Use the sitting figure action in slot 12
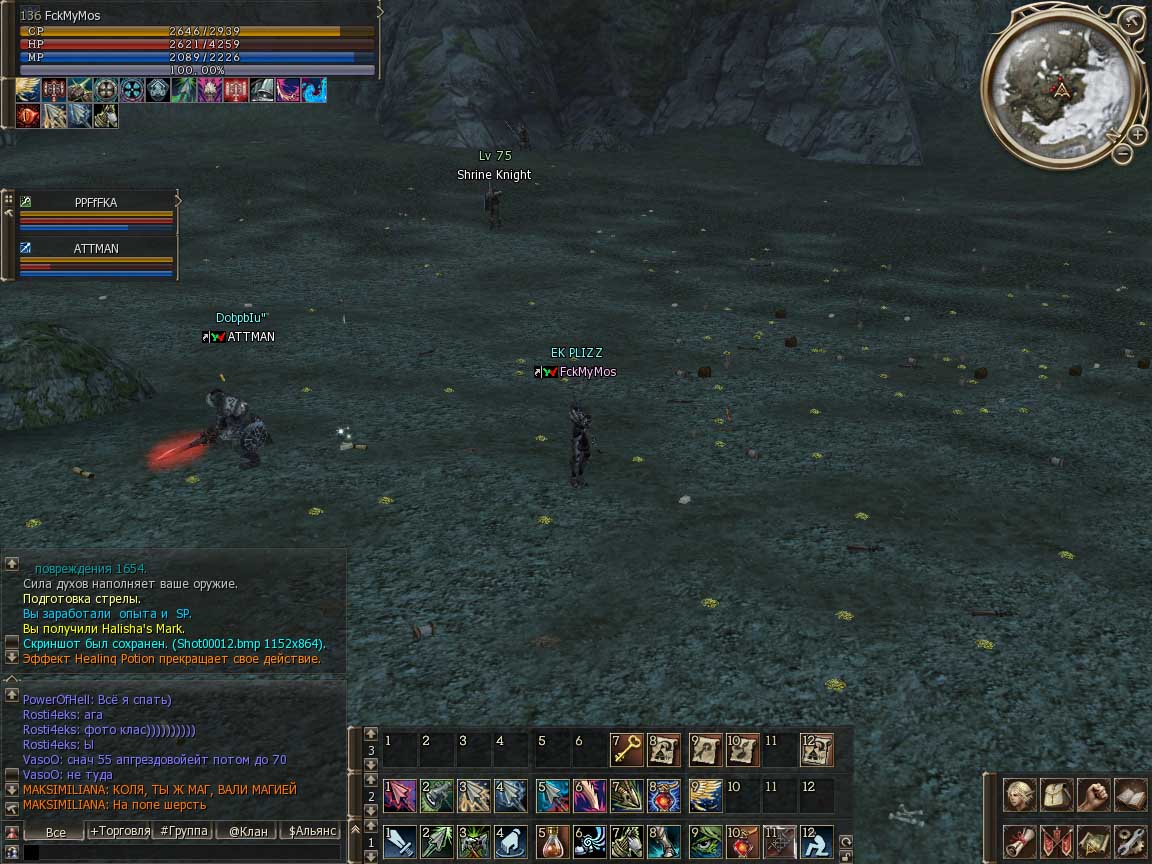Viewport: 1152px width, 864px height. coord(816,840)
